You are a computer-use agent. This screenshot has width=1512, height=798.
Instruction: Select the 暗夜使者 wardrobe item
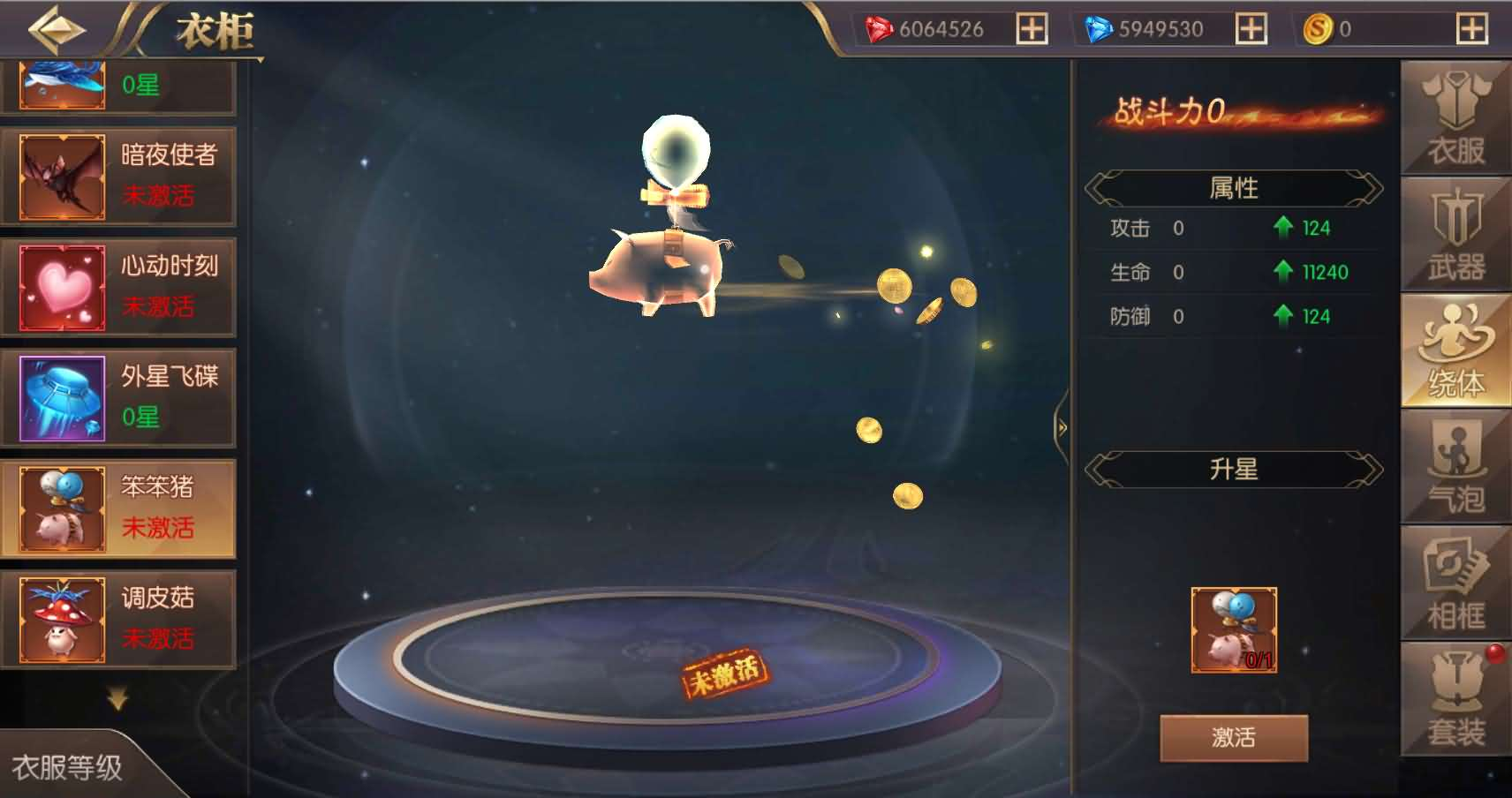[x=119, y=176]
